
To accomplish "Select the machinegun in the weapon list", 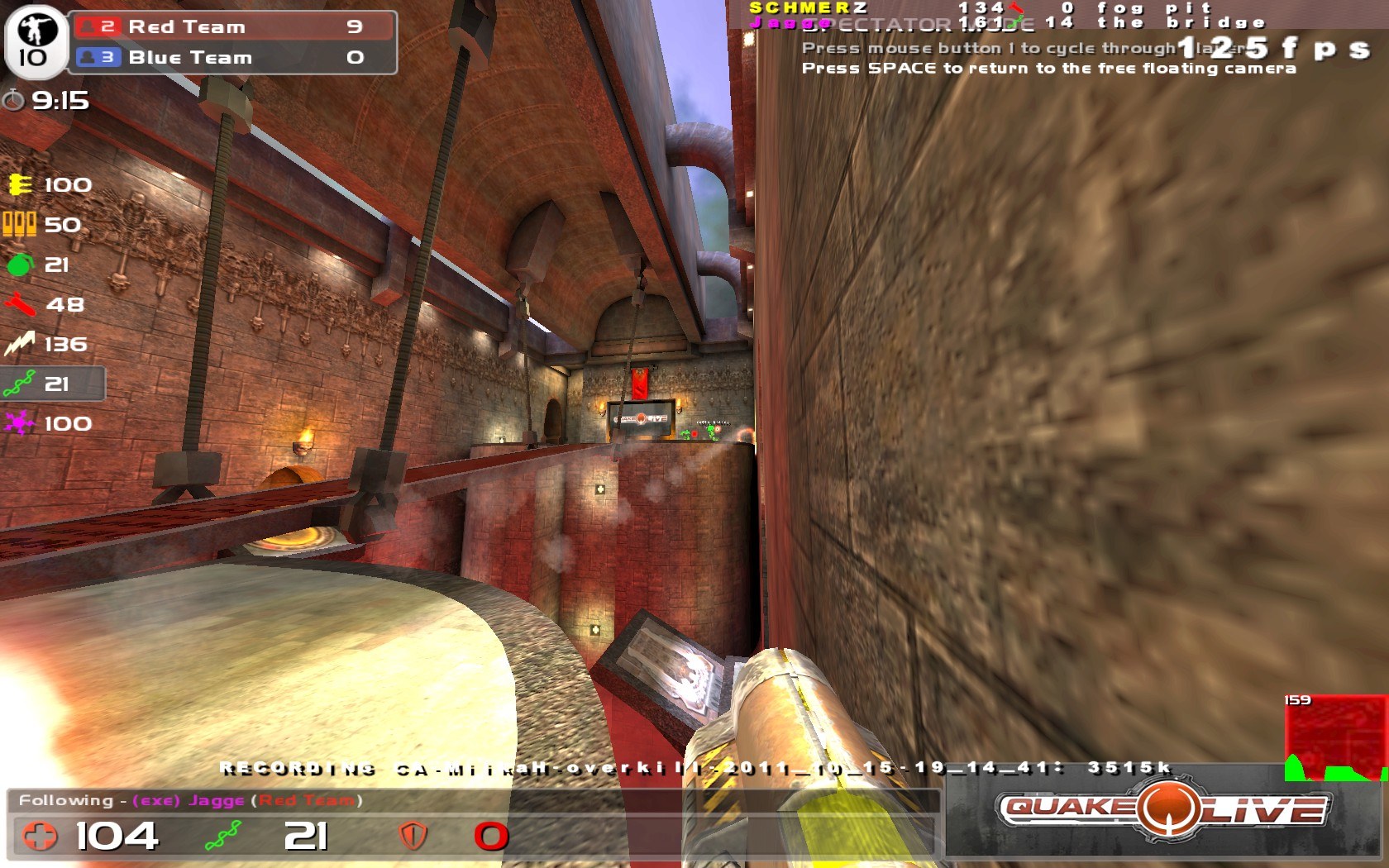I will coord(20,184).
